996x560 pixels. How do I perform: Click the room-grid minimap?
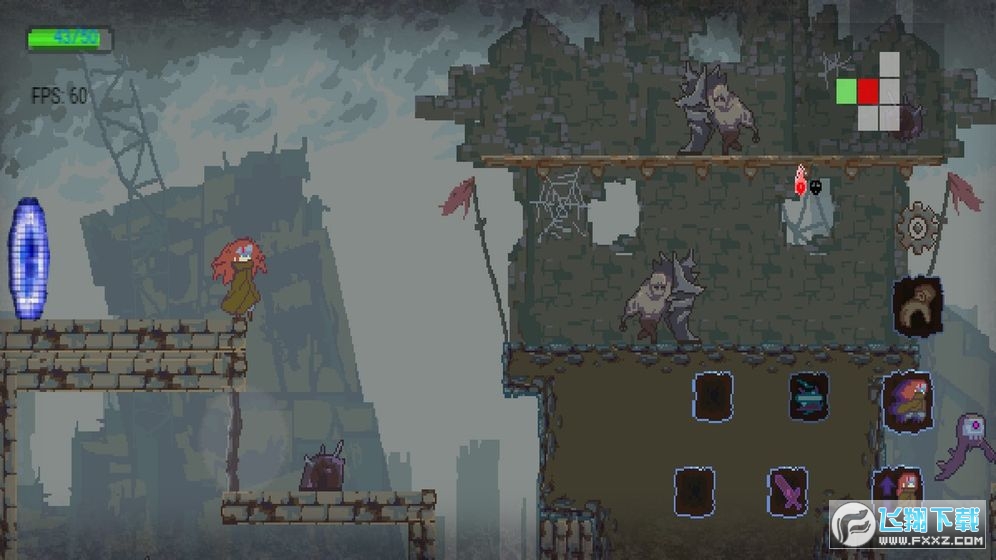click(x=869, y=92)
